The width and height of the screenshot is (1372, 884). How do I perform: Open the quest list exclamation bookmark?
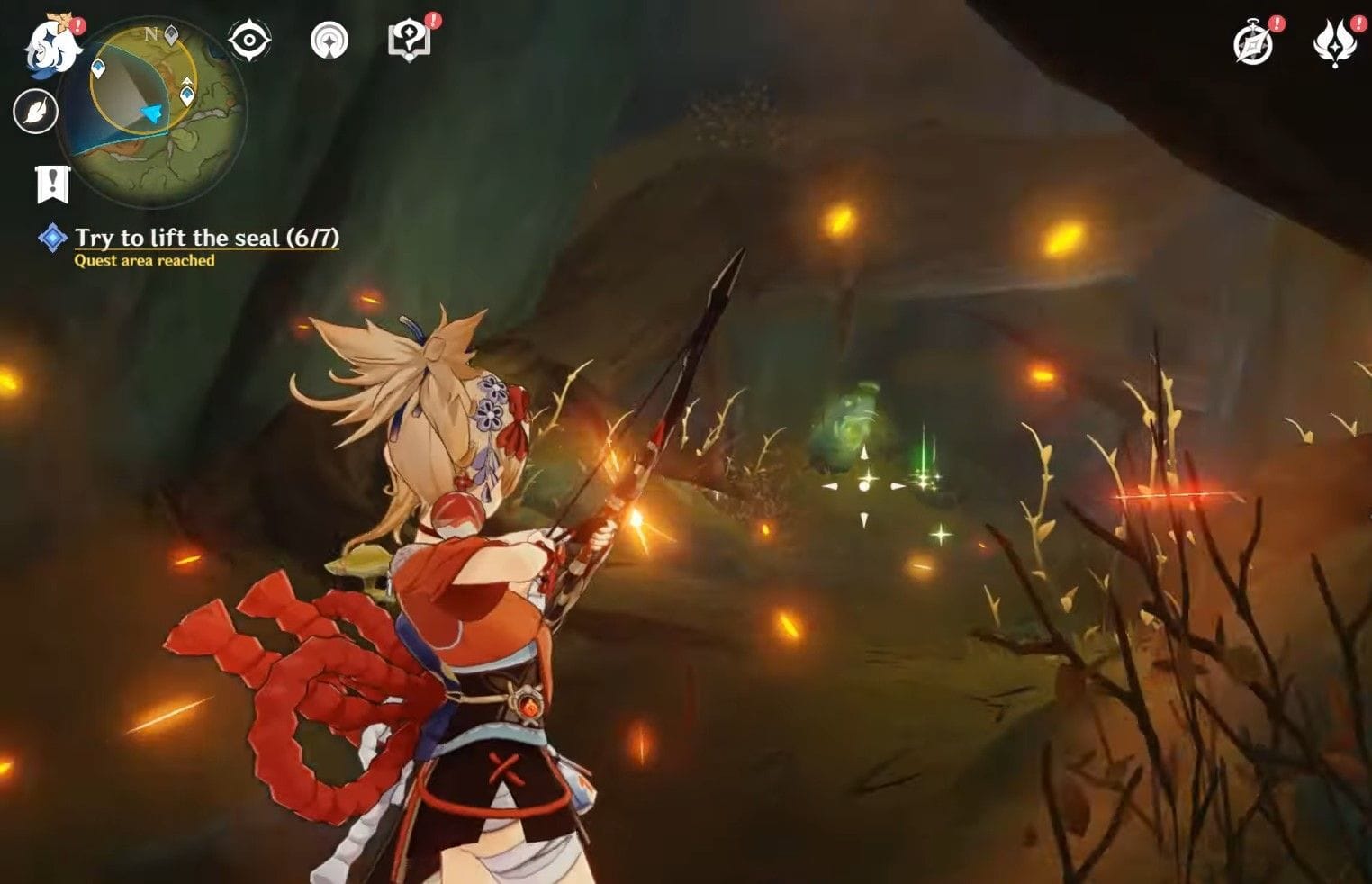pyautogui.click(x=52, y=184)
